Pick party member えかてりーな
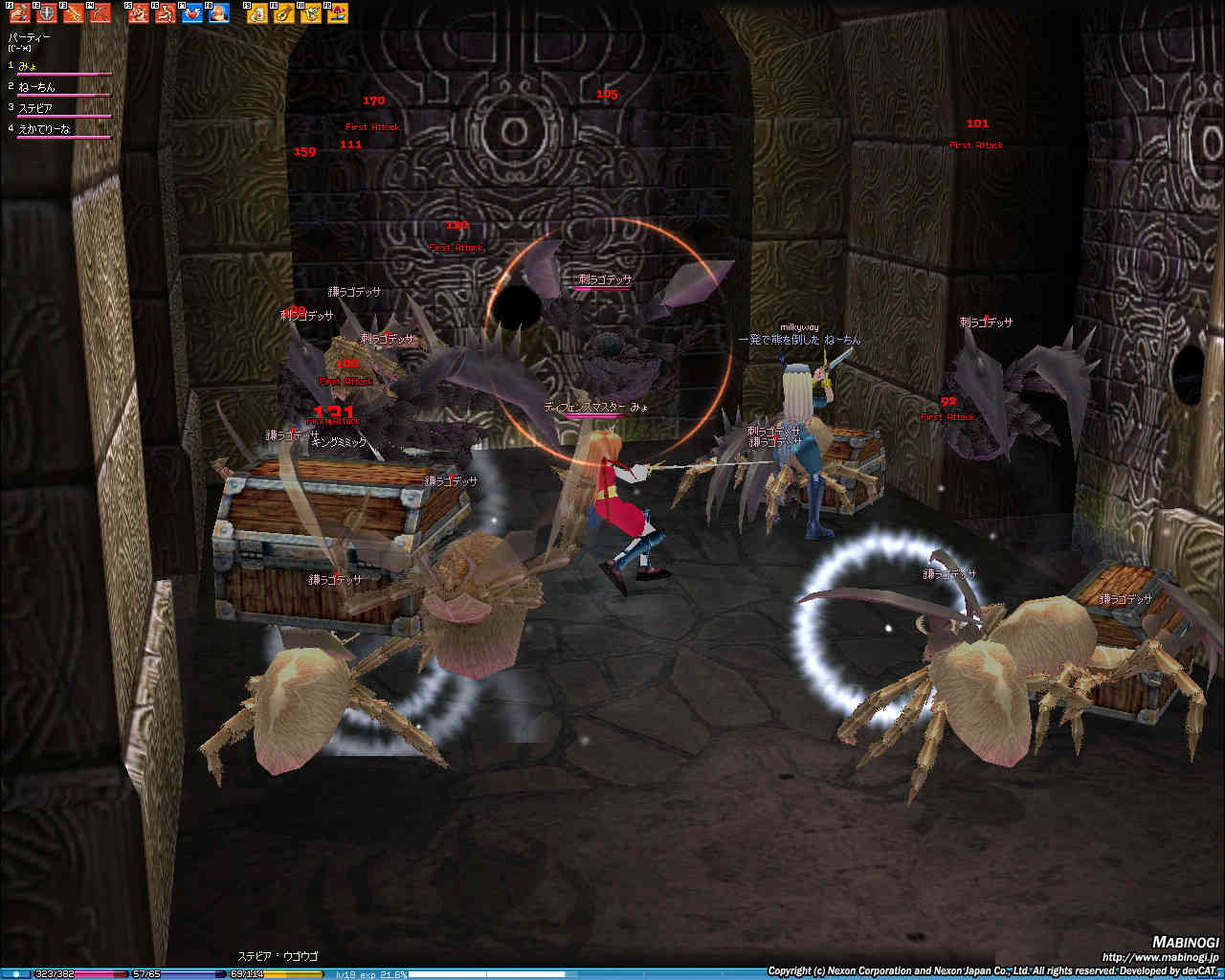Screen dimensions: 1225x980 [43, 129]
